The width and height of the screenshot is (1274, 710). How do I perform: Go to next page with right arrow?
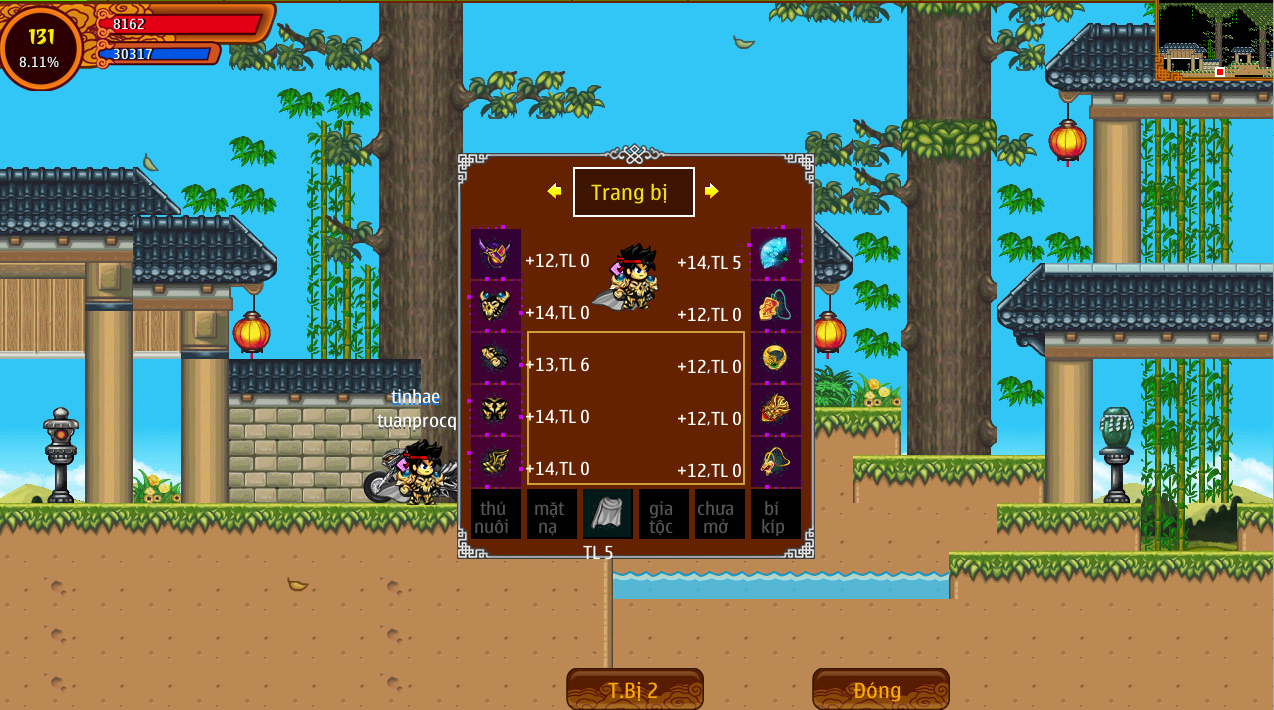(x=712, y=191)
